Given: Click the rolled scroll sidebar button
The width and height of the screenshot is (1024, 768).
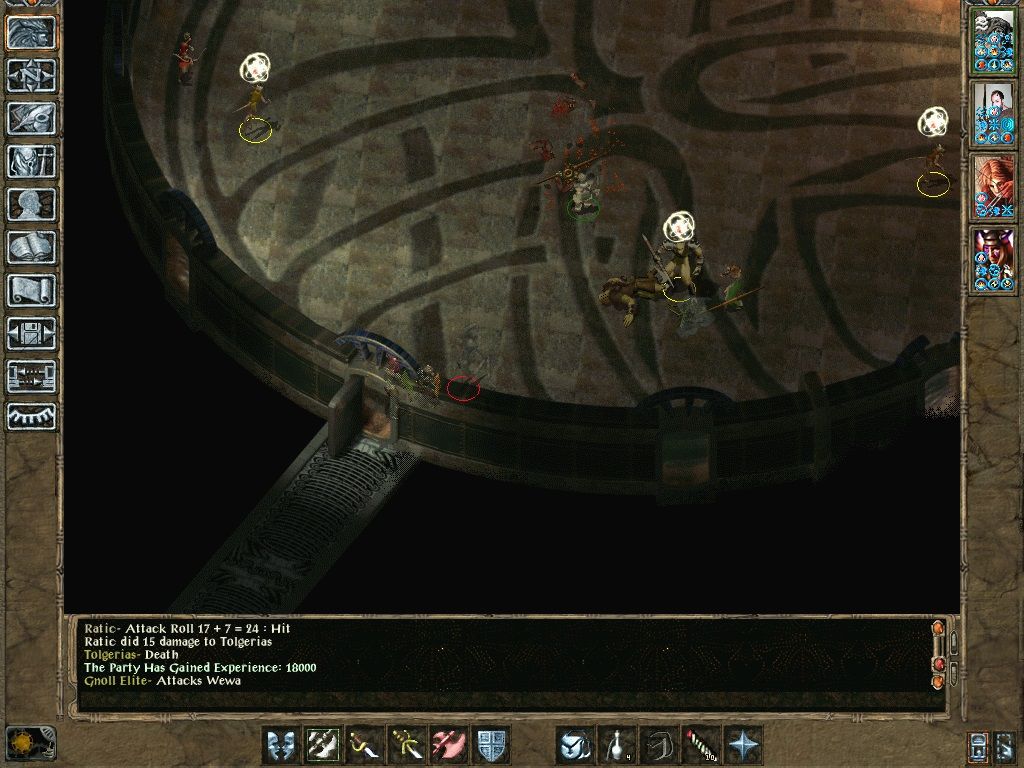Looking at the screenshot, I should (31, 290).
